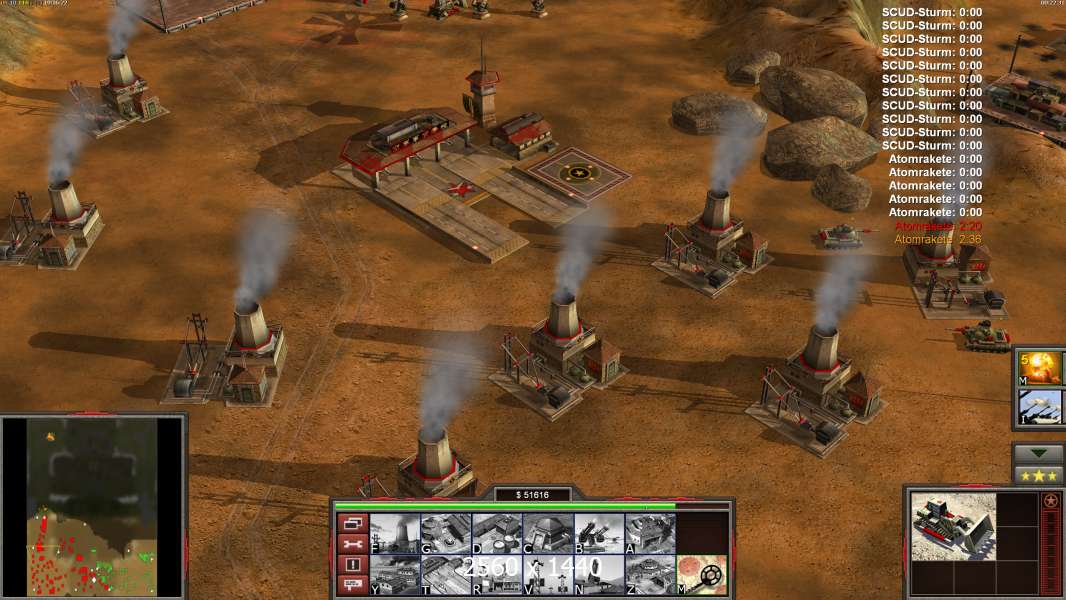This screenshot has height=600, width=1066.
Task: Select the Bunker build icon marked C
Action: (x=548, y=534)
